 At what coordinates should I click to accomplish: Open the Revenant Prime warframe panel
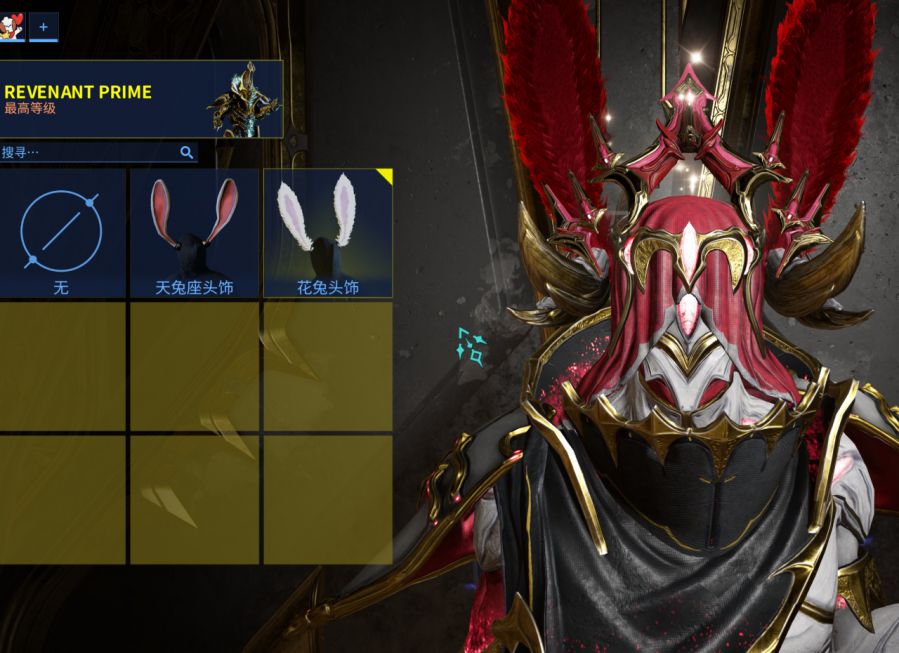pos(140,99)
